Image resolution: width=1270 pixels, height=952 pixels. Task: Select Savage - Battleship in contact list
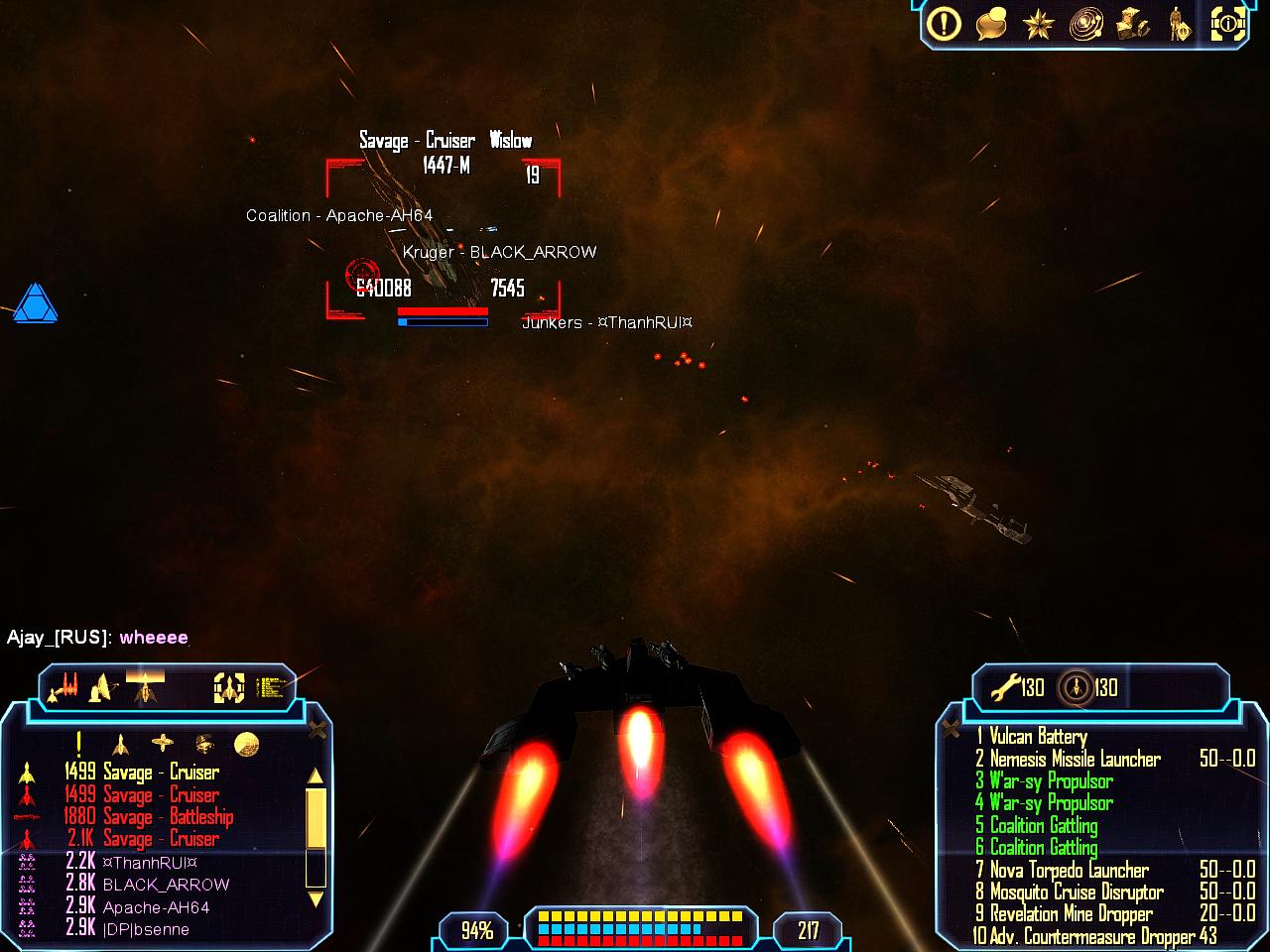coord(168,816)
